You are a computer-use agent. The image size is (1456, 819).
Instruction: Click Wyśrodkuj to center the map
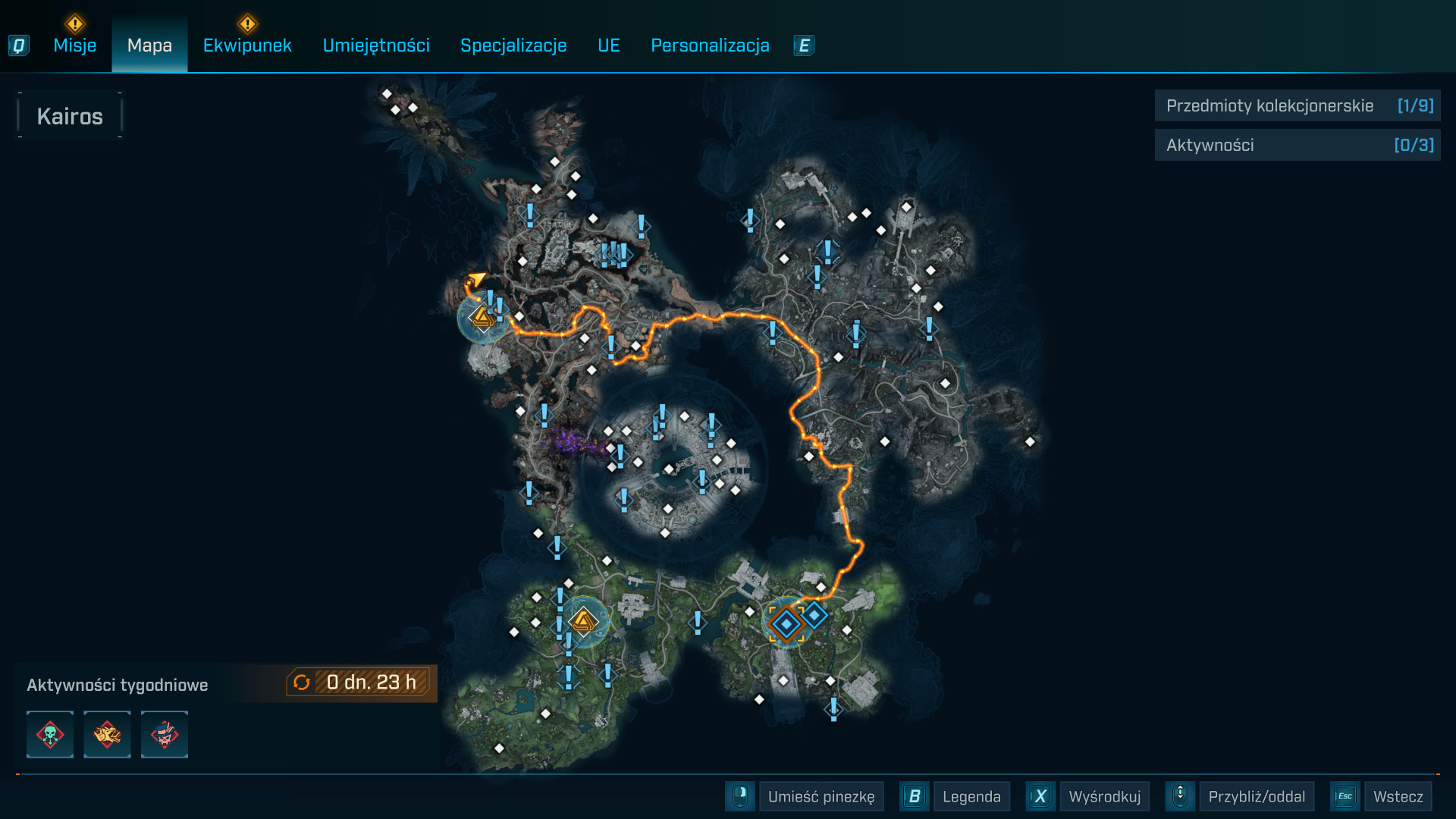(x=1104, y=797)
